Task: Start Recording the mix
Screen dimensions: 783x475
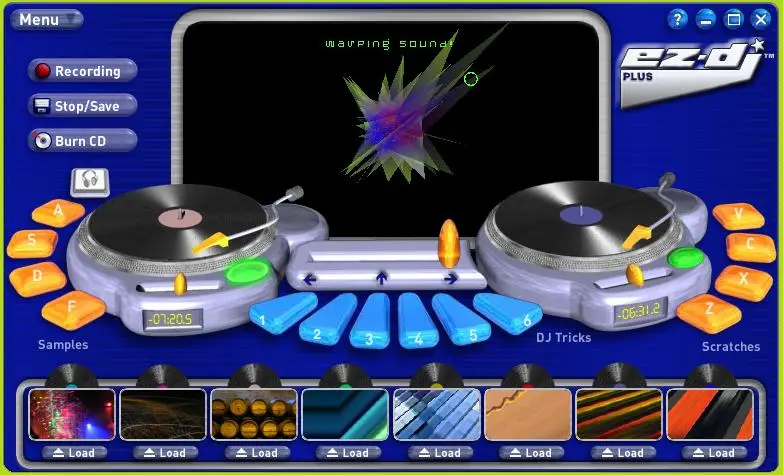Action: tap(83, 72)
